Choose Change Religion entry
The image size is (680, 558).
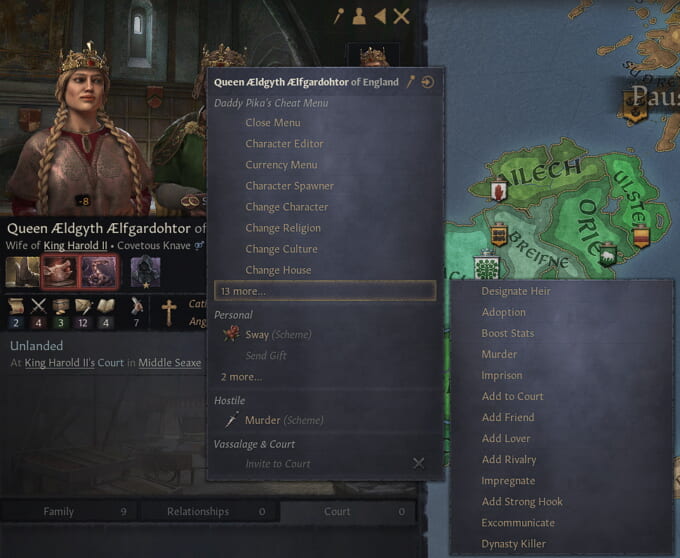tap(283, 228)
